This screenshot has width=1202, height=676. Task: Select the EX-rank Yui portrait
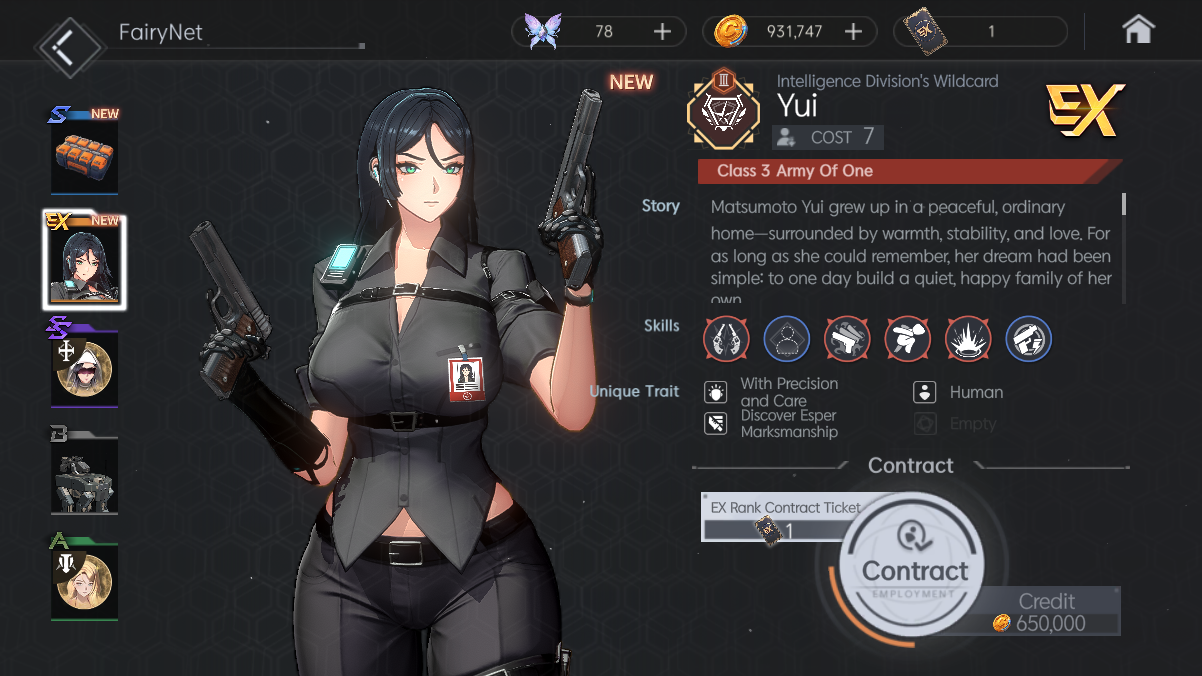[x=85, y=262]
